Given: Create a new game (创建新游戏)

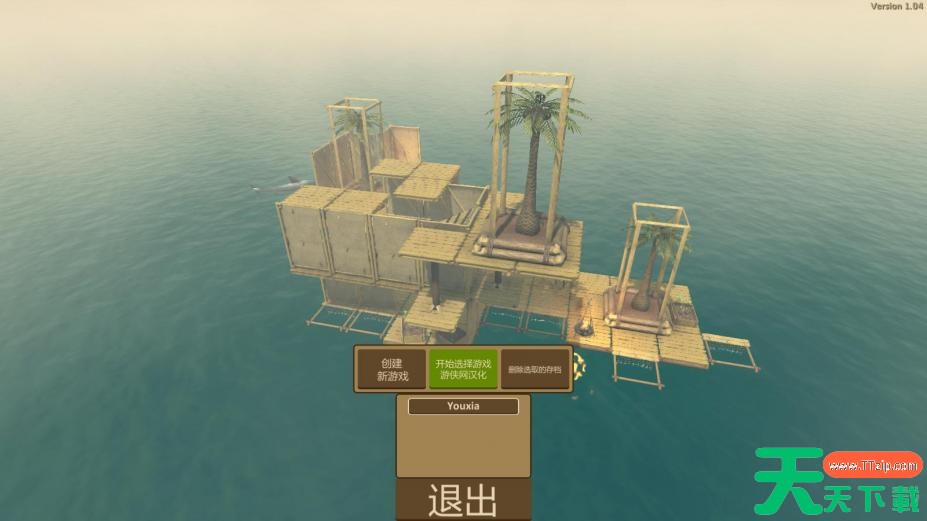Looking at the screenshot, I should tap(393, 369).
